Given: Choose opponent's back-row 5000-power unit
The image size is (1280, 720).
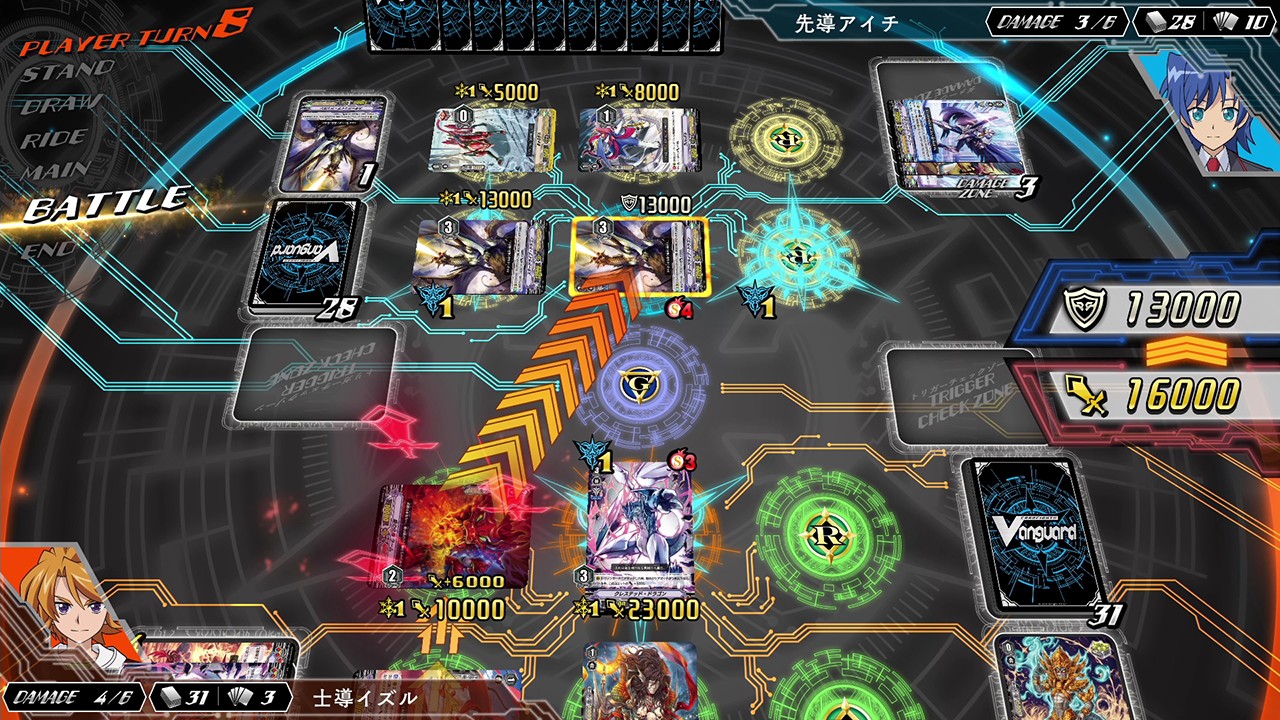Looking at the screenshot, I should (492, 140).
